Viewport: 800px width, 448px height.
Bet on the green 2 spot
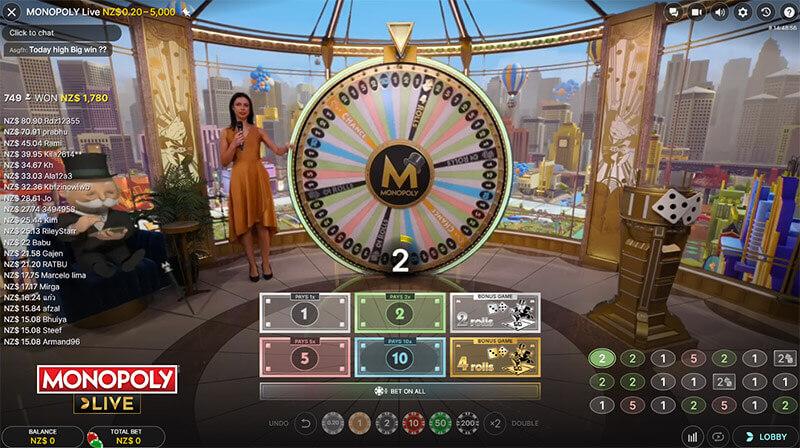(399, 313)
